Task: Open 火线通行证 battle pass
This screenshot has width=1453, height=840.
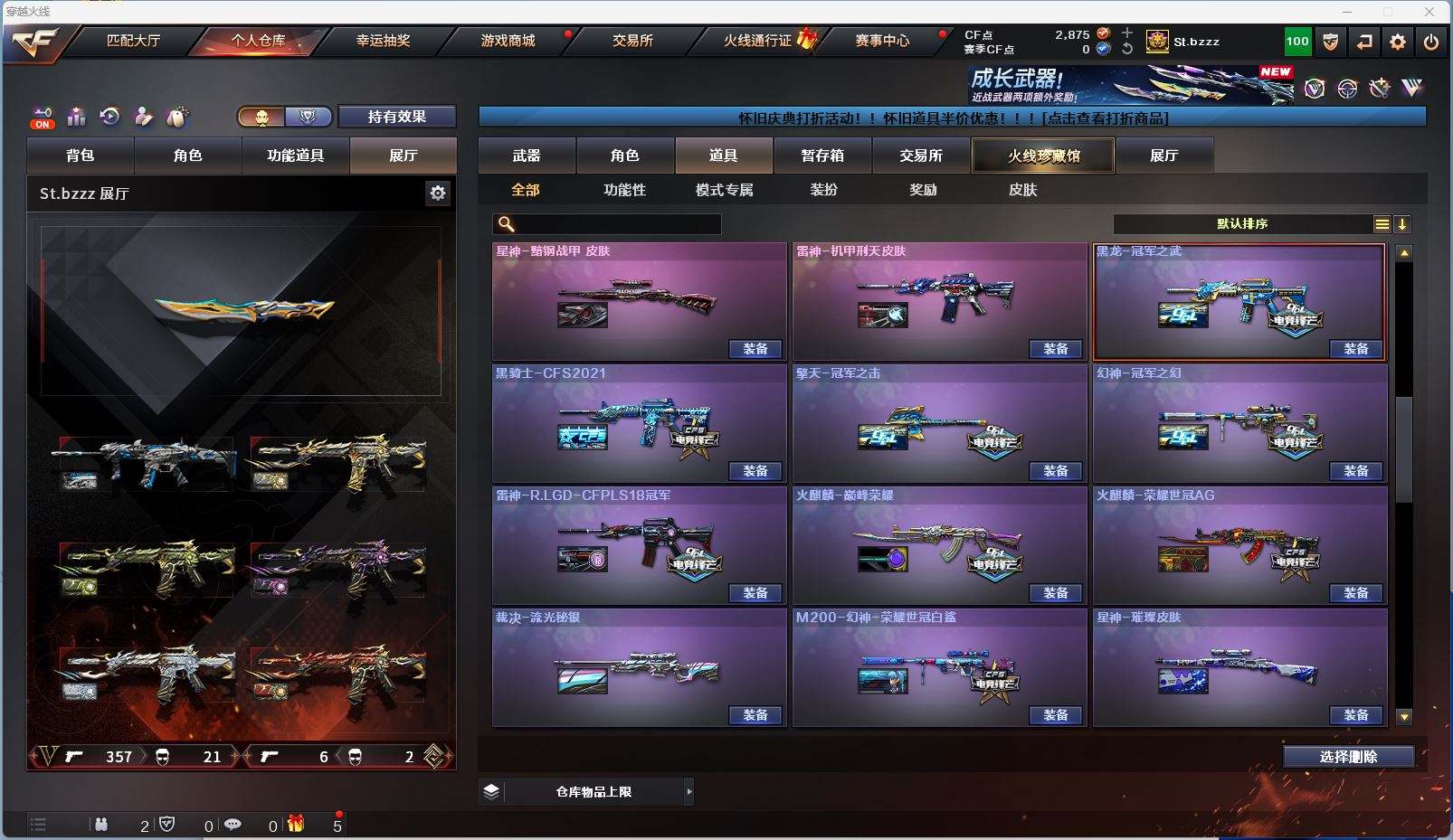Action: [758, 41]
